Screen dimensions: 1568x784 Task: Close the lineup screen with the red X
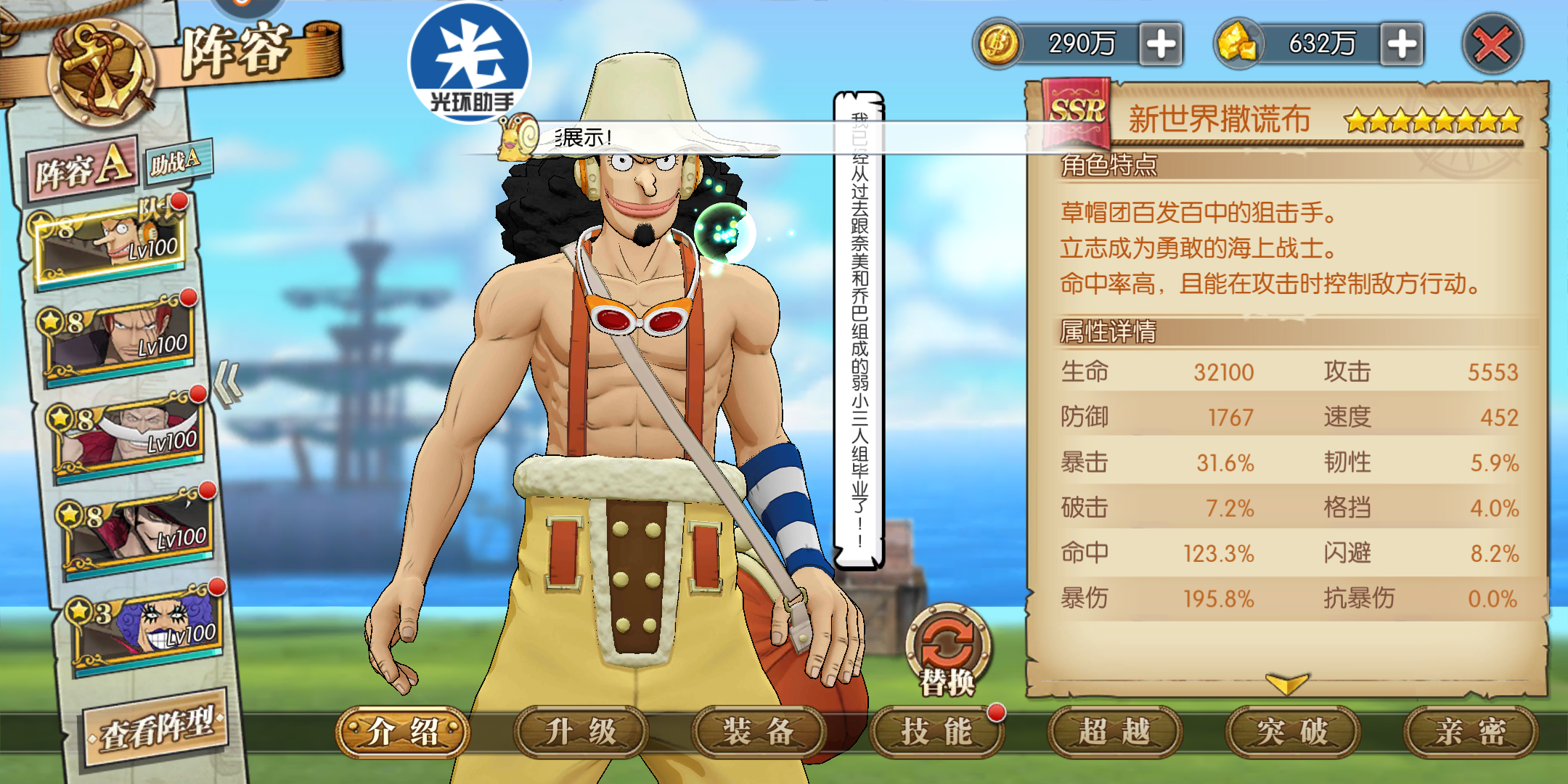tap(1492, 45)
